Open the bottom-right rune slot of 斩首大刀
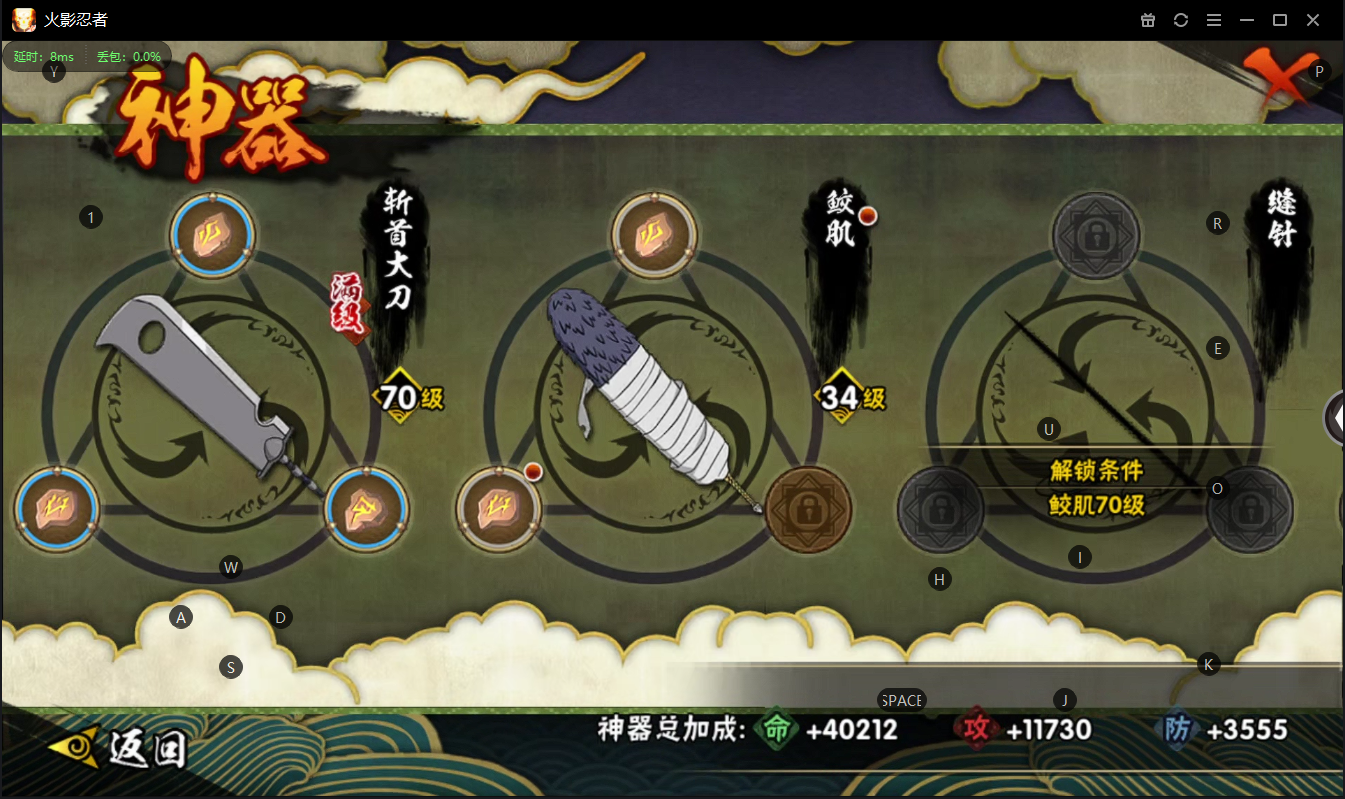This screenshot has height=799, width=1345. coord(366,508)
